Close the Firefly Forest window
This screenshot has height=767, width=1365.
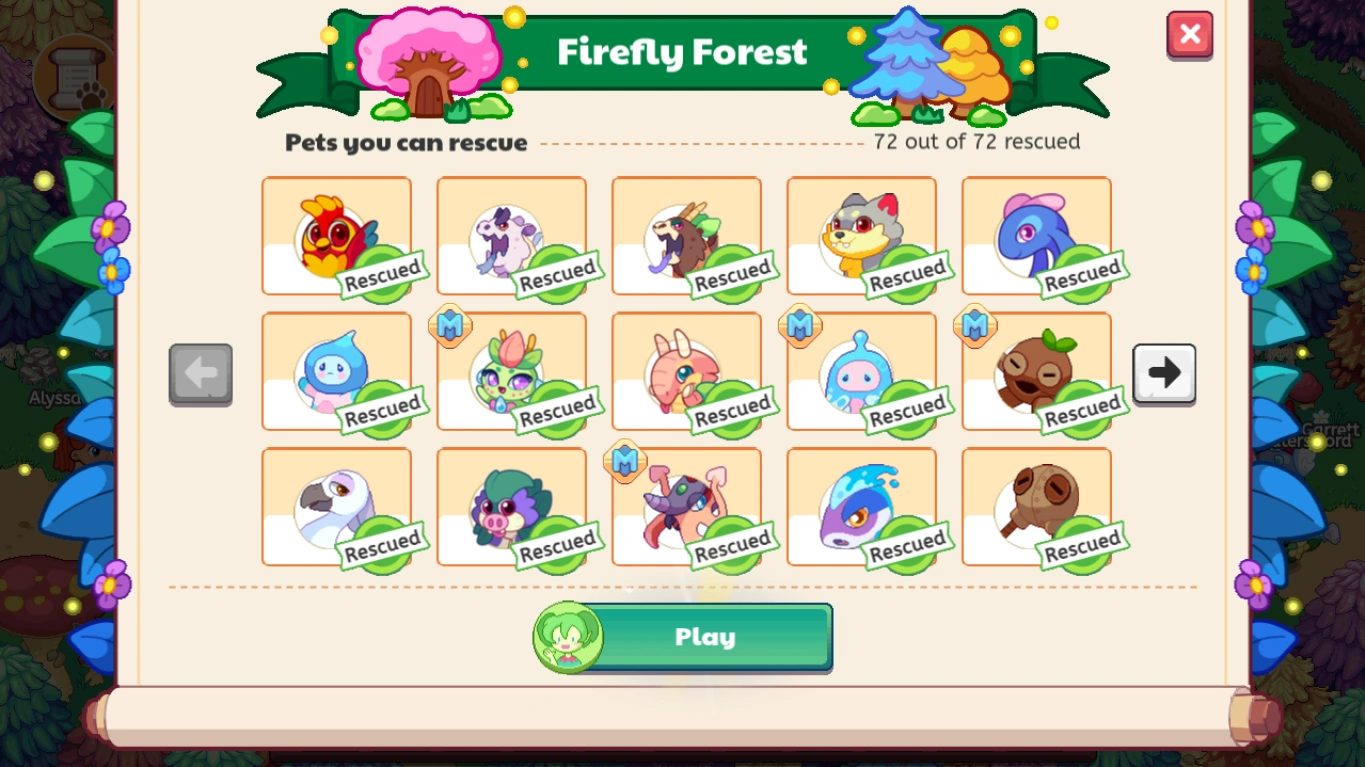coord(1189,34)
